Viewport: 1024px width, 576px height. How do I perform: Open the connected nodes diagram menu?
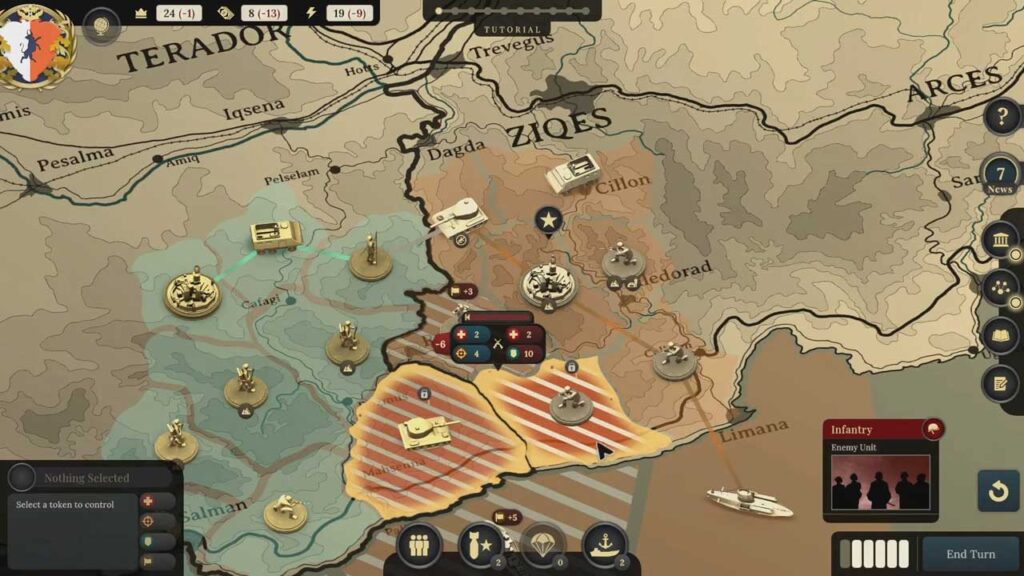[x=1000, y=288]
